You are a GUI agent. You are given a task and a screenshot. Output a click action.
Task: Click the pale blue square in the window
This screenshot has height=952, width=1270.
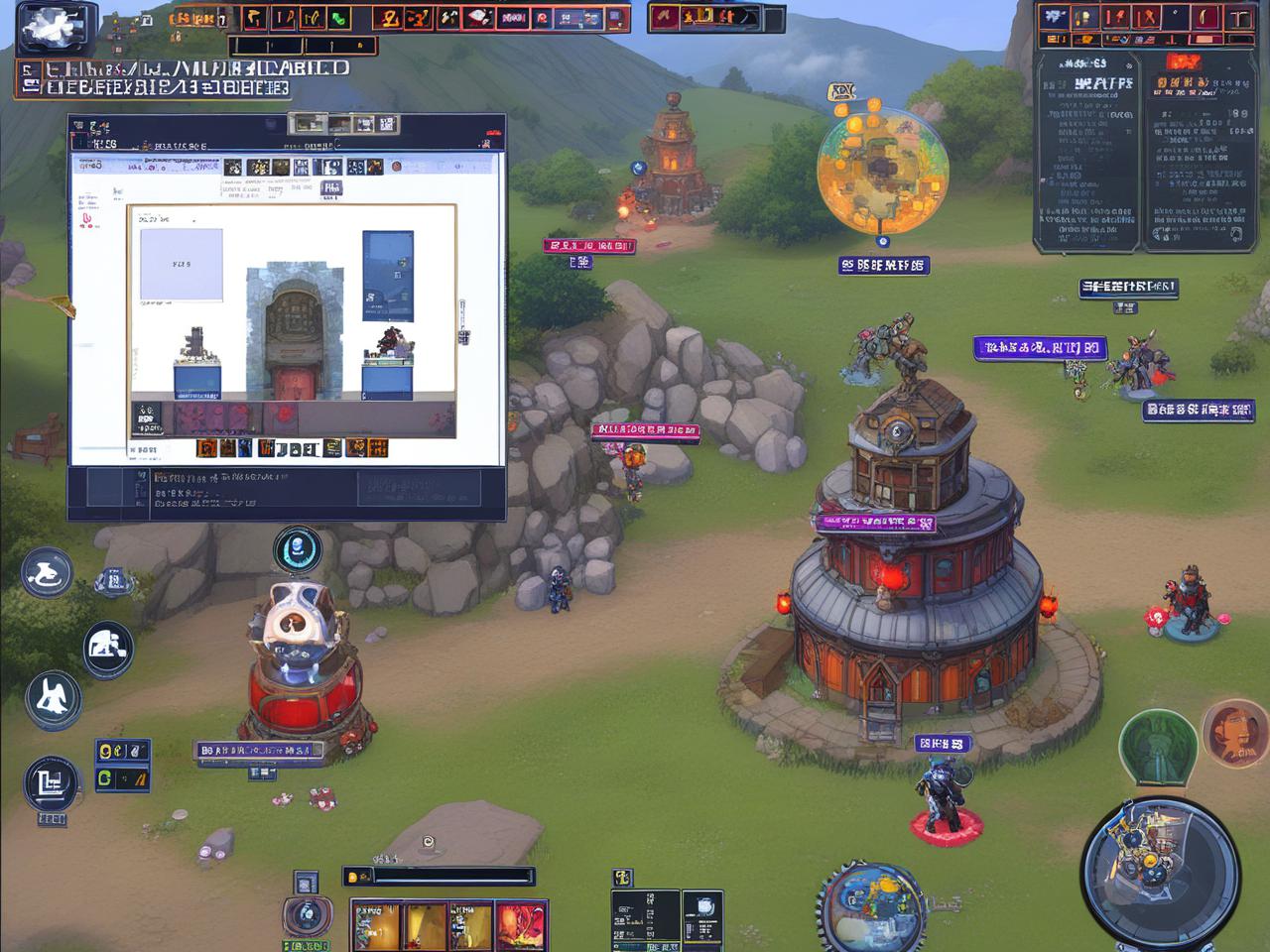[x=181, y=265]
